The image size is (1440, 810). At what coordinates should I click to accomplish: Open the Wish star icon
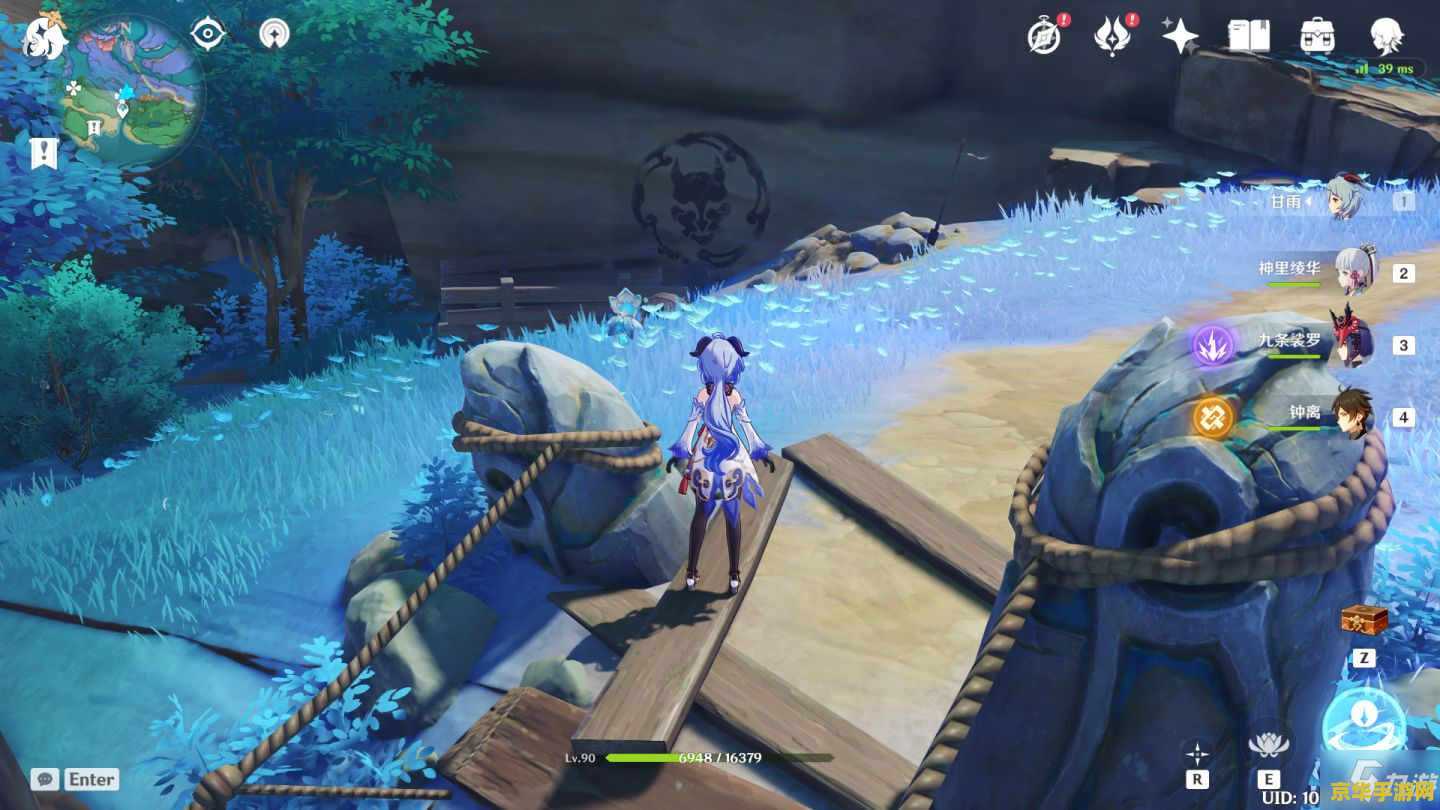[1180, 36]
